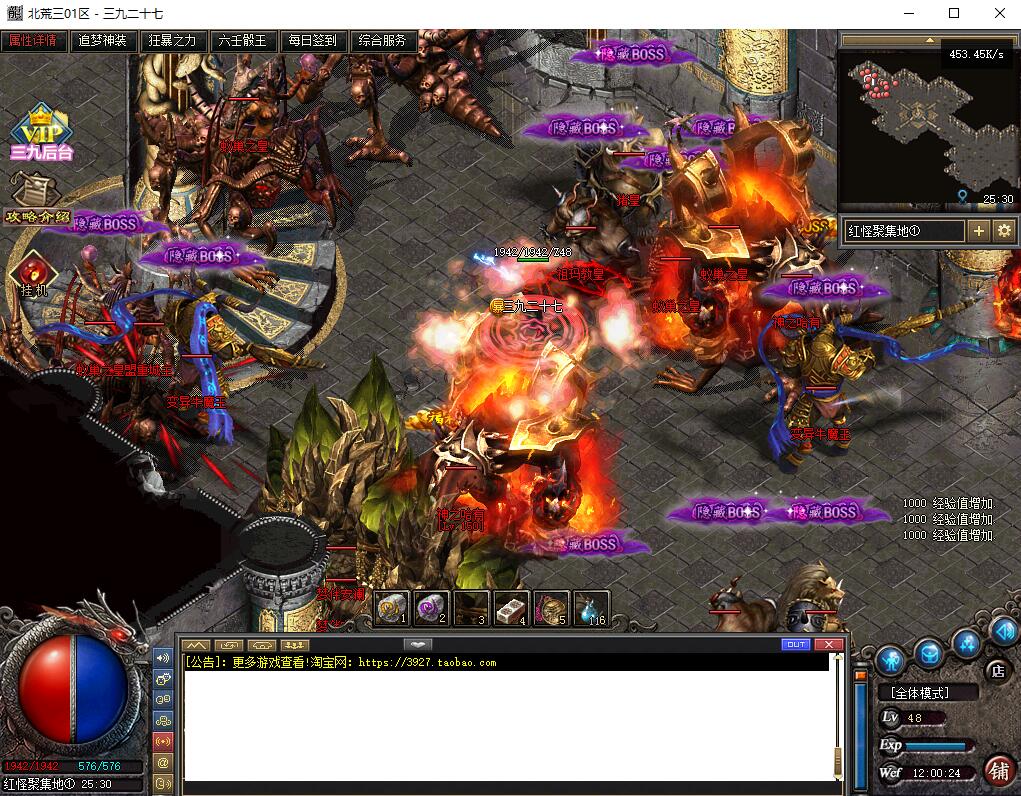Image resolution: width=1021 pixels, height=796 pixels.
Task: Maximize the game window
Action: [953, 13]
